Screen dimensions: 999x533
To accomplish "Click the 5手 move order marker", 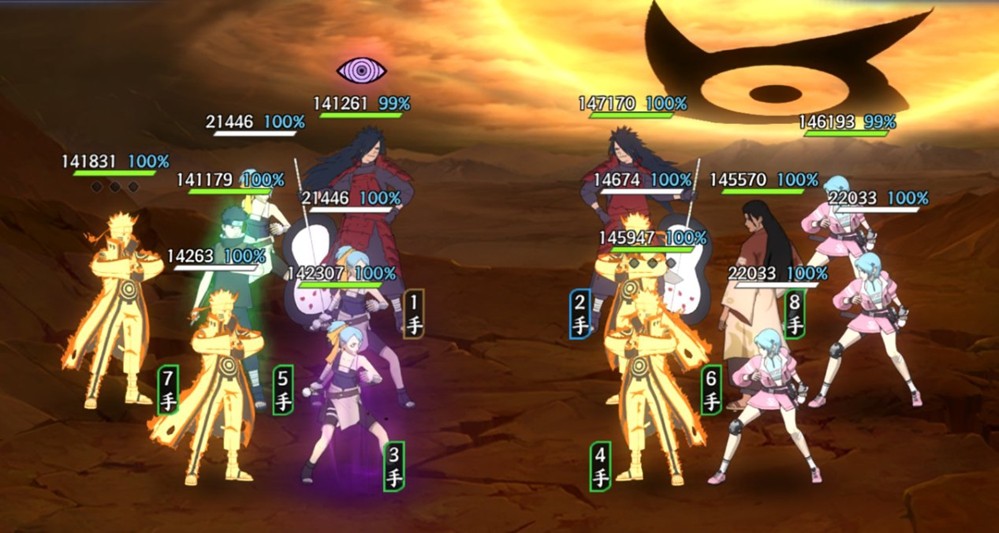I will click(283, 390).
